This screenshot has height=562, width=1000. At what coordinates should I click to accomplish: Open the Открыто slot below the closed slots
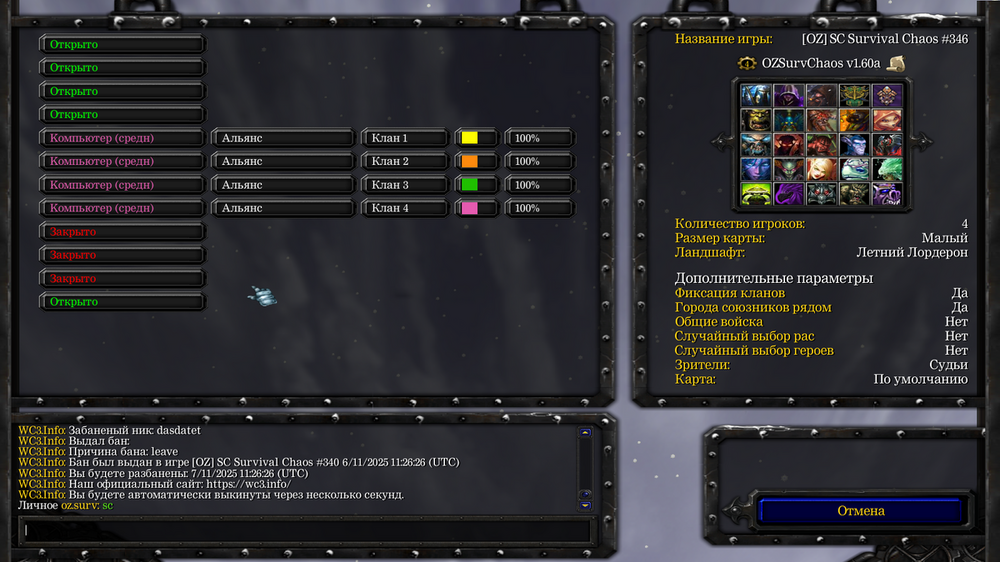point(122,301)
